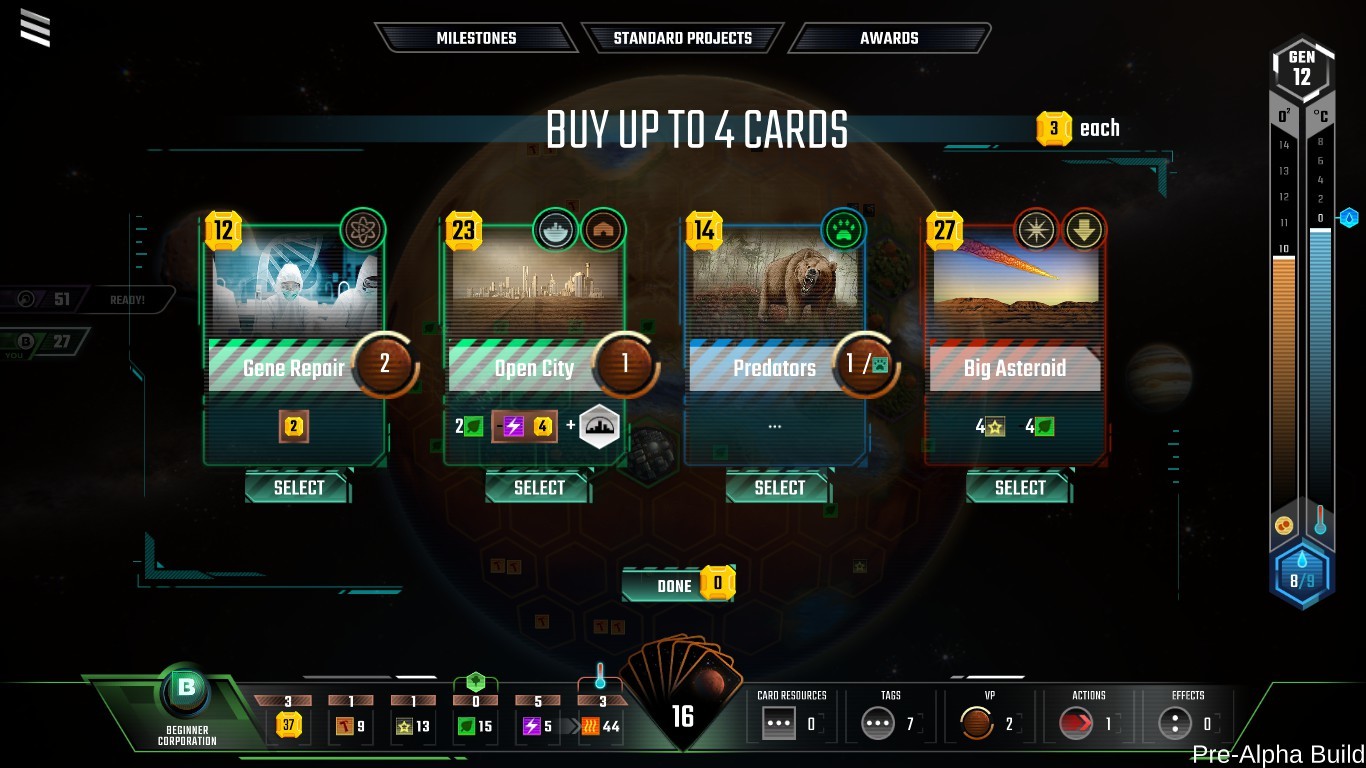Image resolution: width=1366 pixels, height=768 pixels.
Task: Open the Standard Projects panel
Action: tap(683, 37)
